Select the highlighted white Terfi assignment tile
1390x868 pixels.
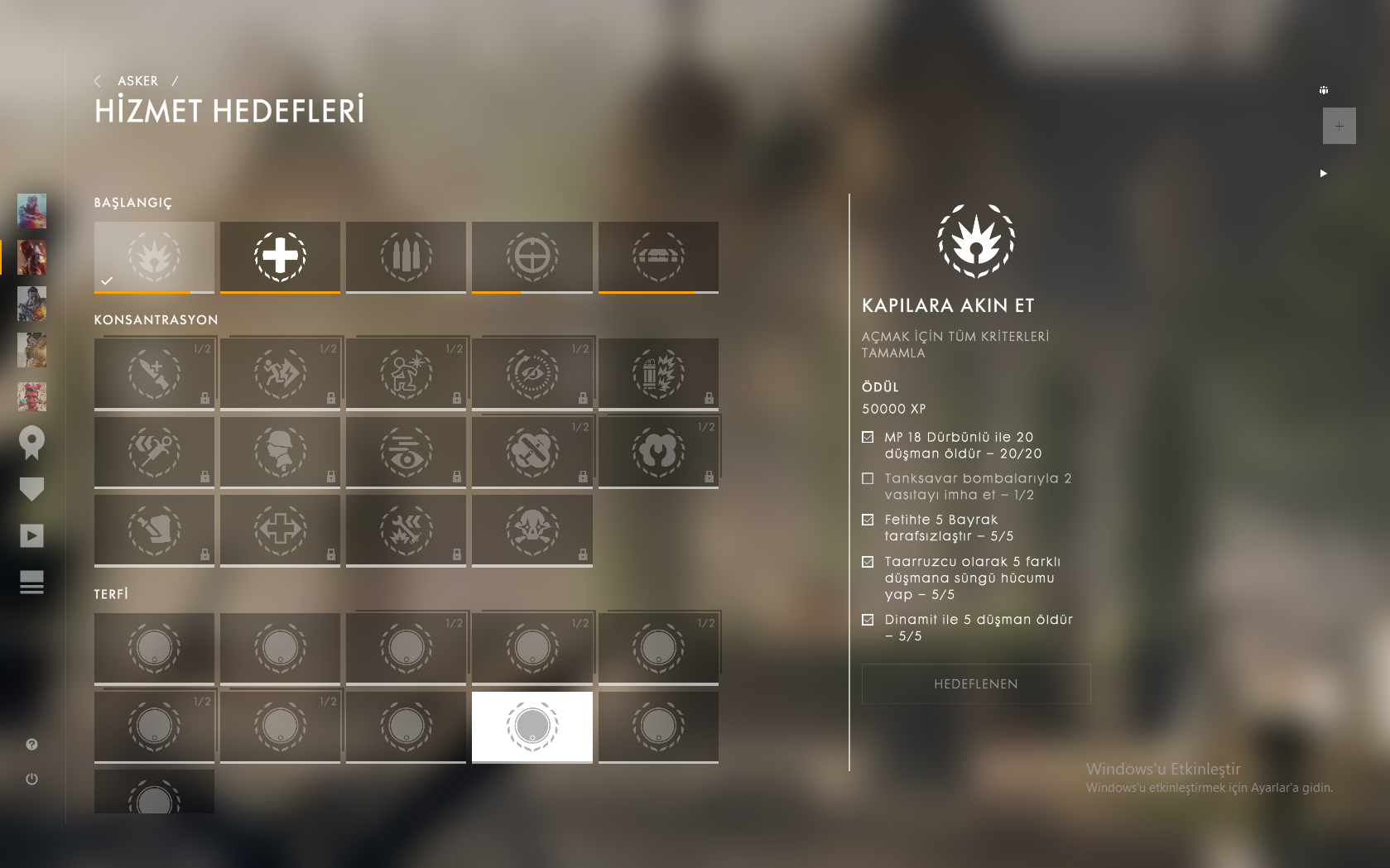click(x=531, y=727)
